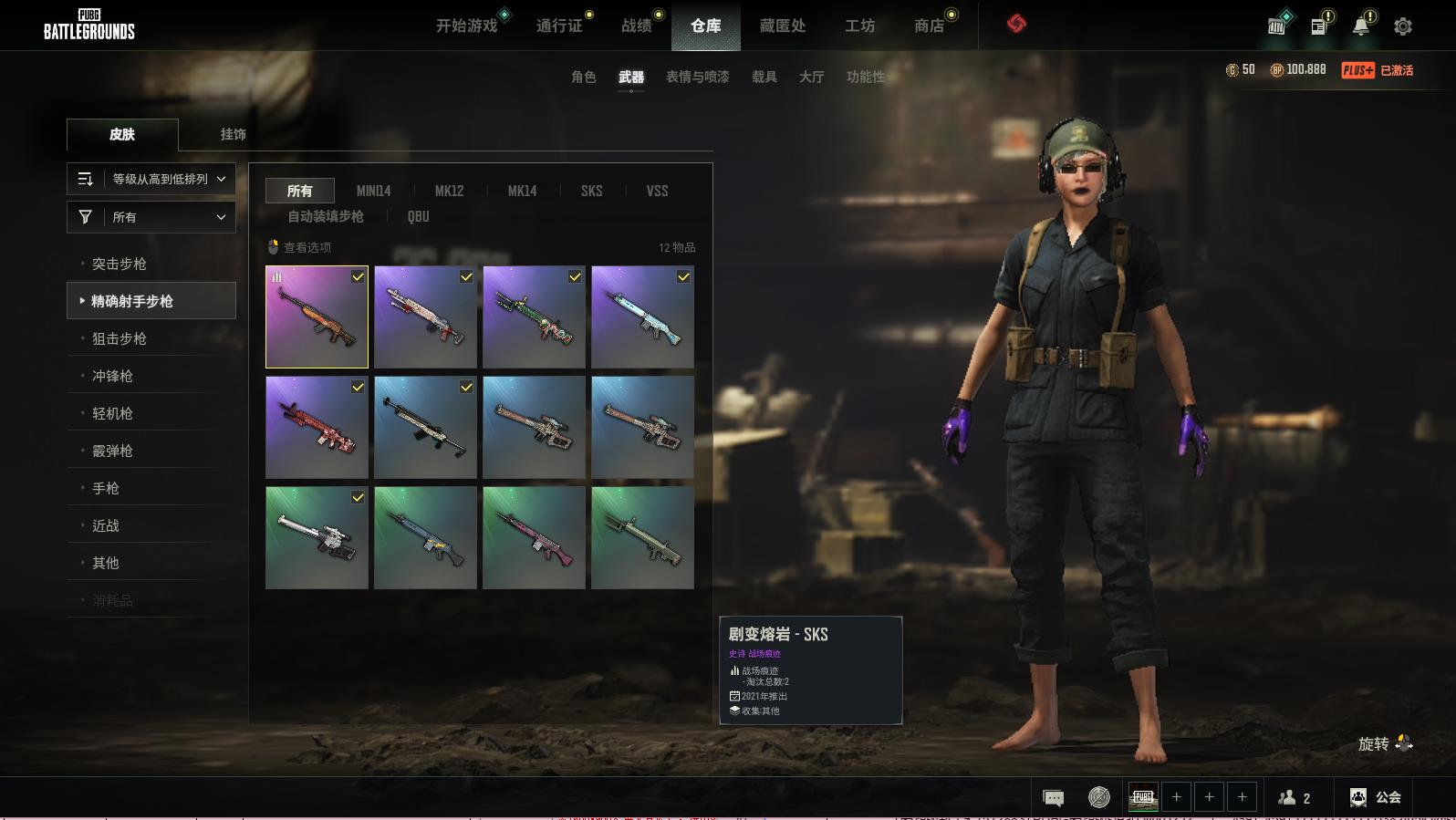
Task: Select the 狙击步枪 sniper rifle category
Action: coord(120,338)
